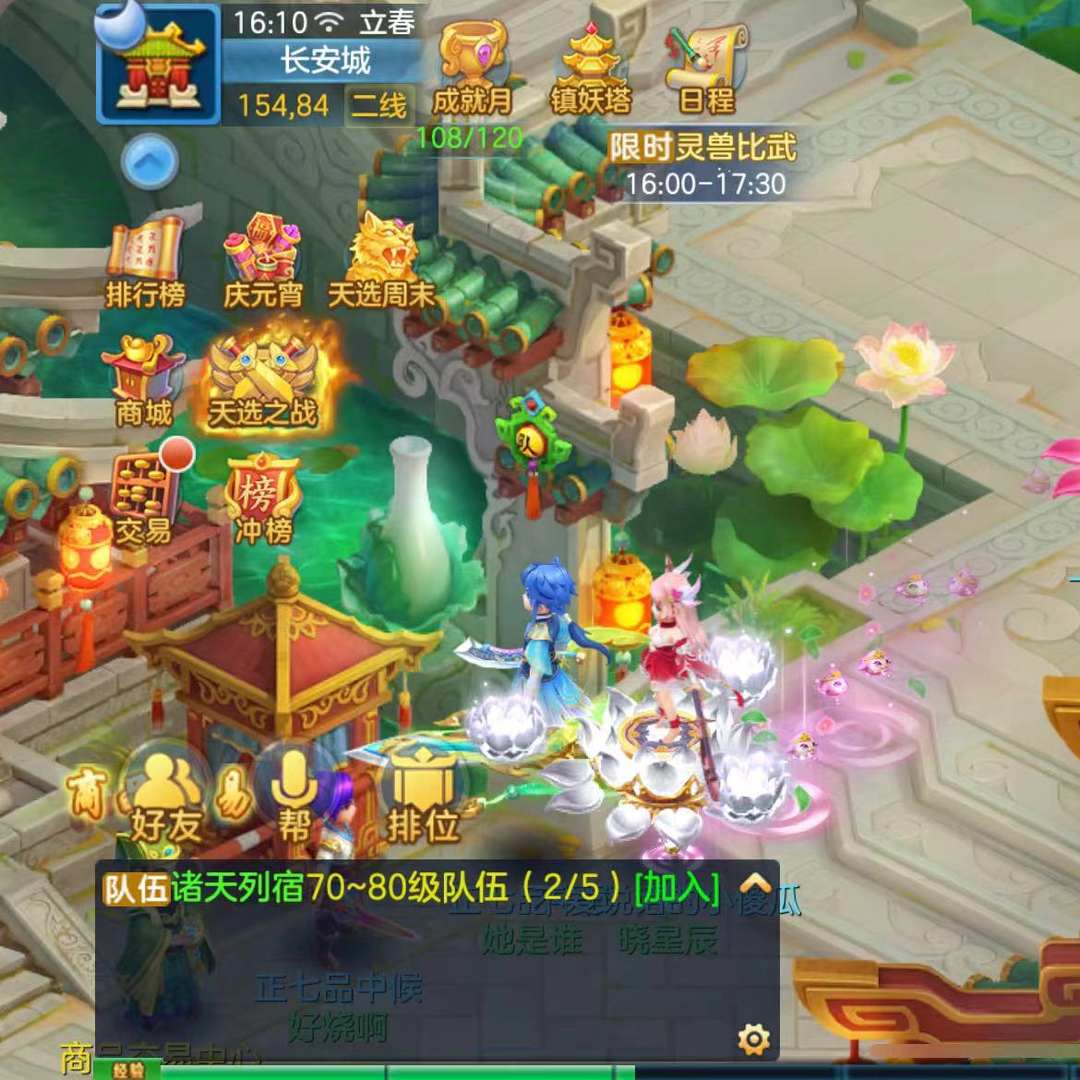
Task: Expand the chat box with orange arrow
Action: [755, 884]
